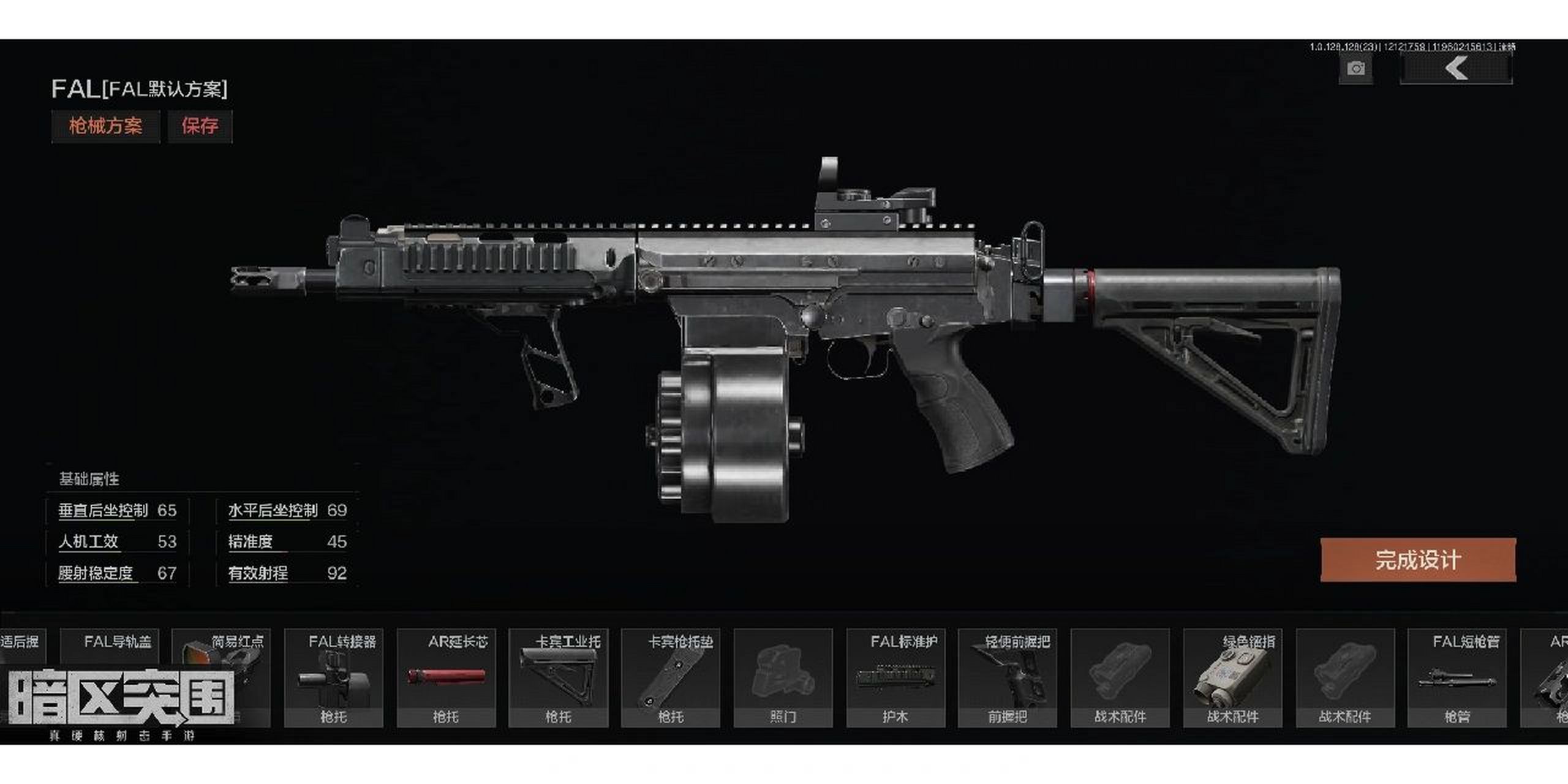Select the FAL标准护 handguard slot
This screenshot has width=1568, height=784.
[895, 677]
